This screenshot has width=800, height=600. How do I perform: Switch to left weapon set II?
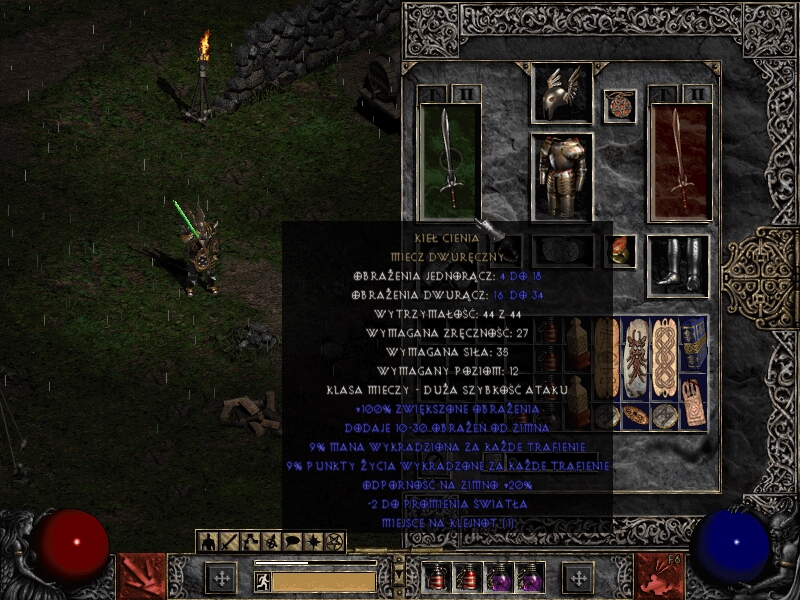point(466,94)
